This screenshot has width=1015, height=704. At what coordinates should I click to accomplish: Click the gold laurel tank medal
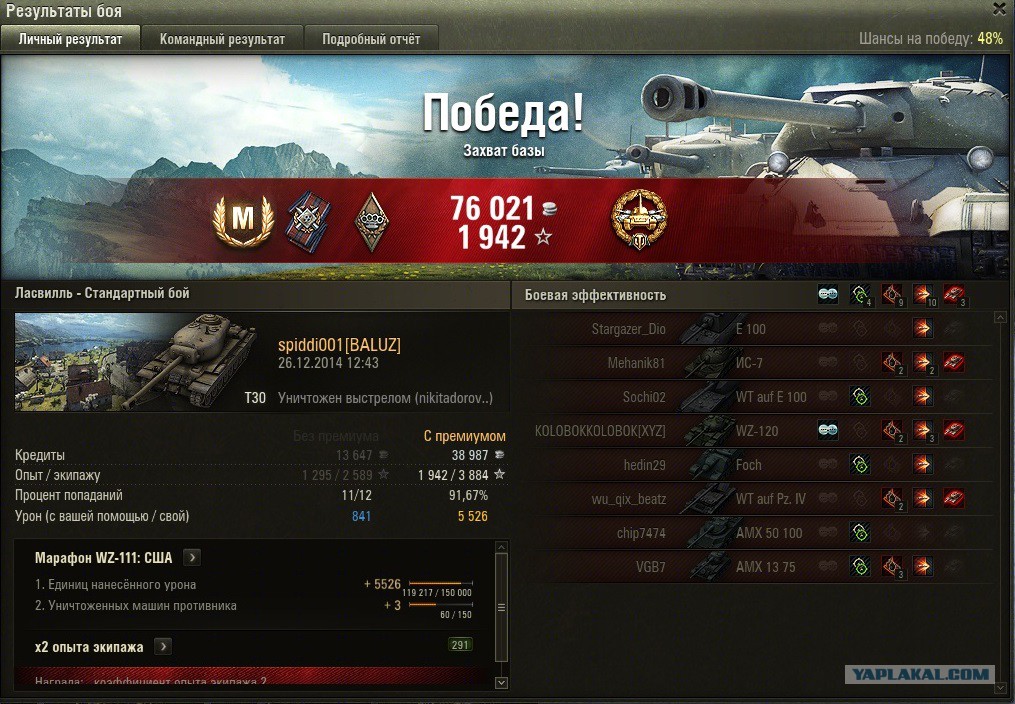[x=640, y=221]
